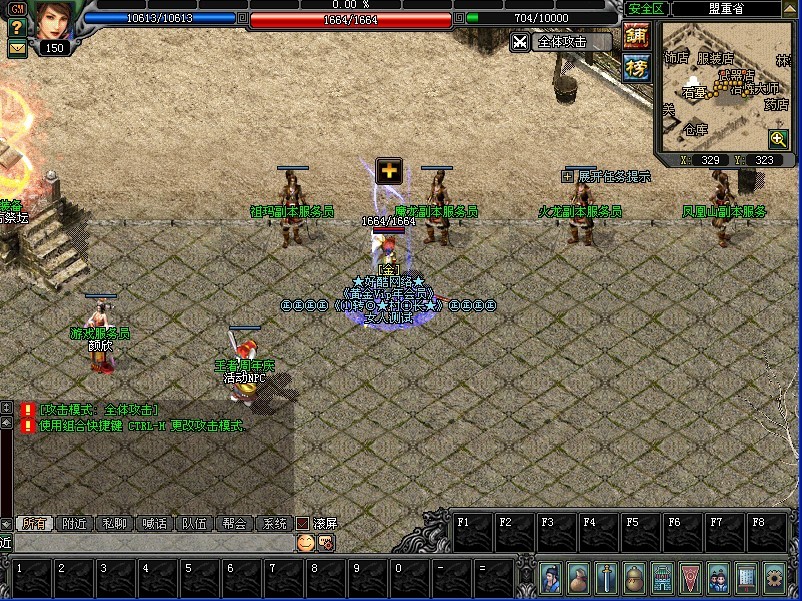
Task: Switch to the 附近 chat tab
Action: tap(74, 523)
